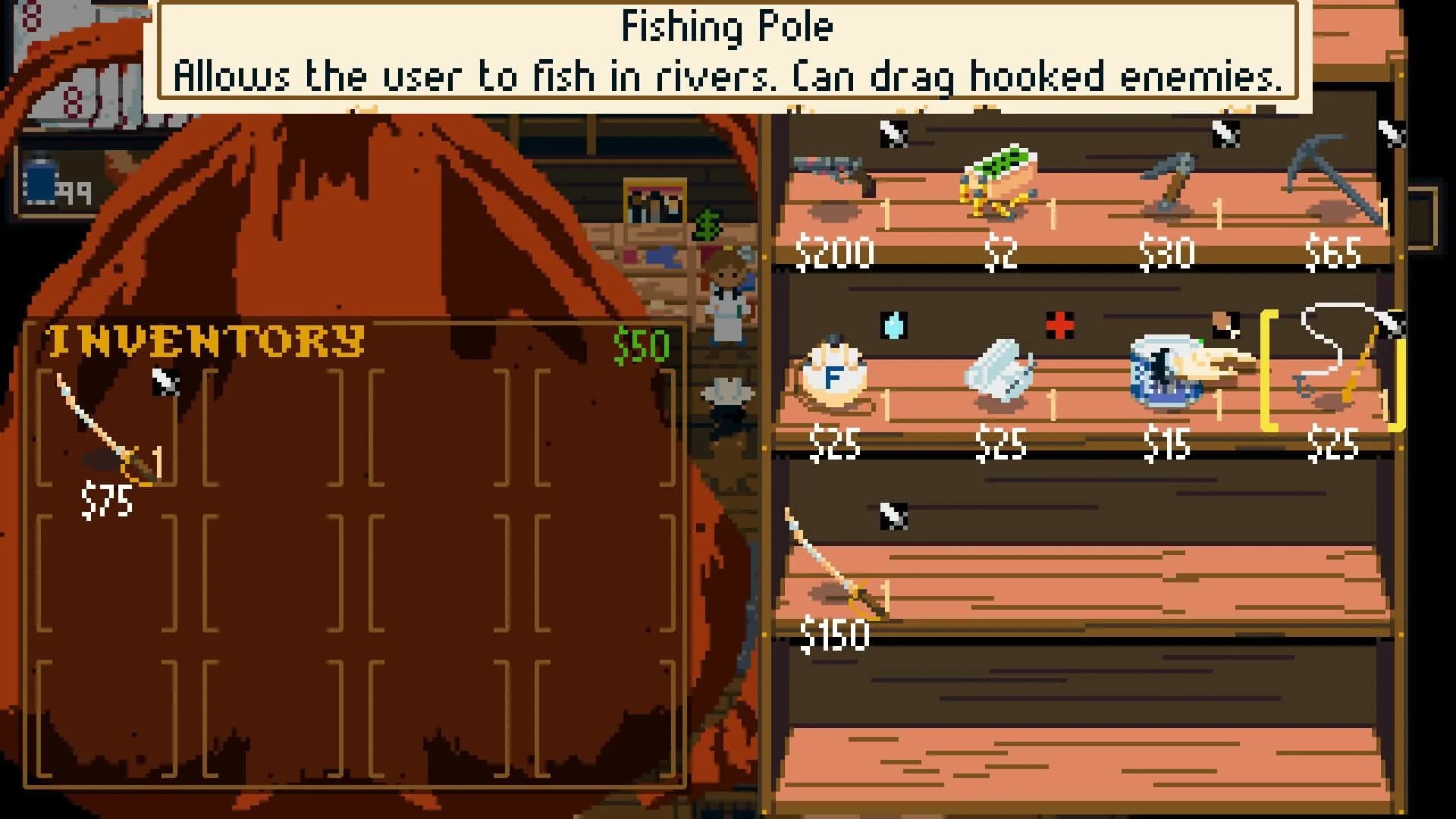Open the Inventory panel header

click(x=205, y=341)
